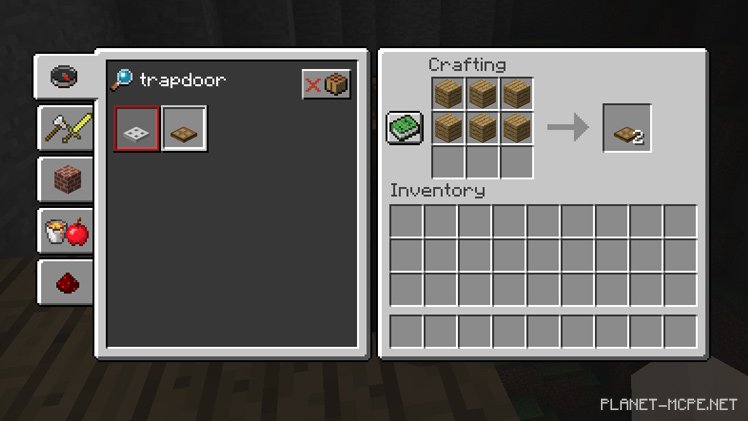
Task: Toggle the show-craftable filter button
Action: point(326,84)
